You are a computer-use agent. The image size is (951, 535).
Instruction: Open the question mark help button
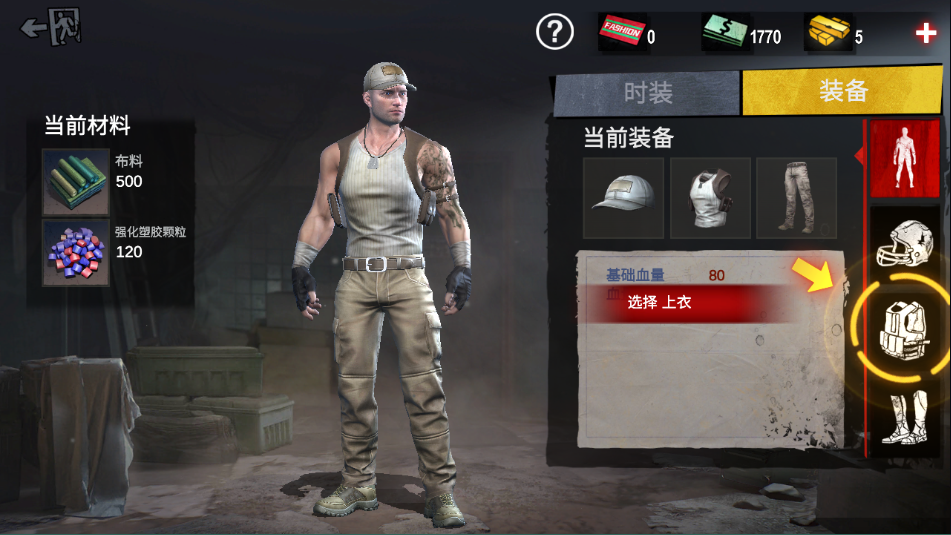point(555,32)
